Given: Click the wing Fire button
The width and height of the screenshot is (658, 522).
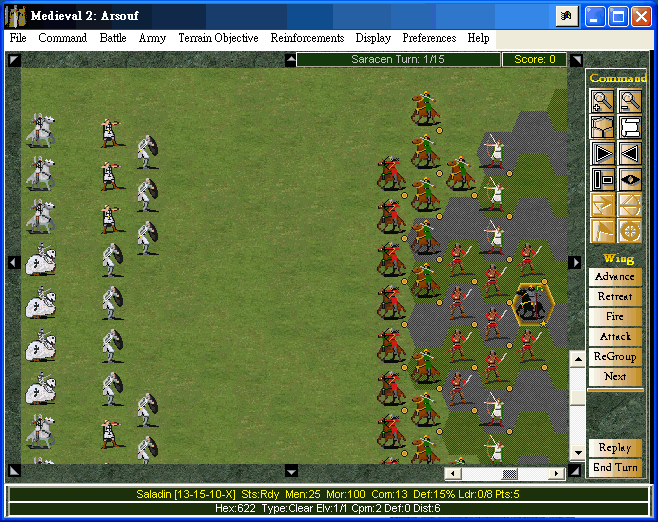Looking at the screenshot, I should point(615,317).
